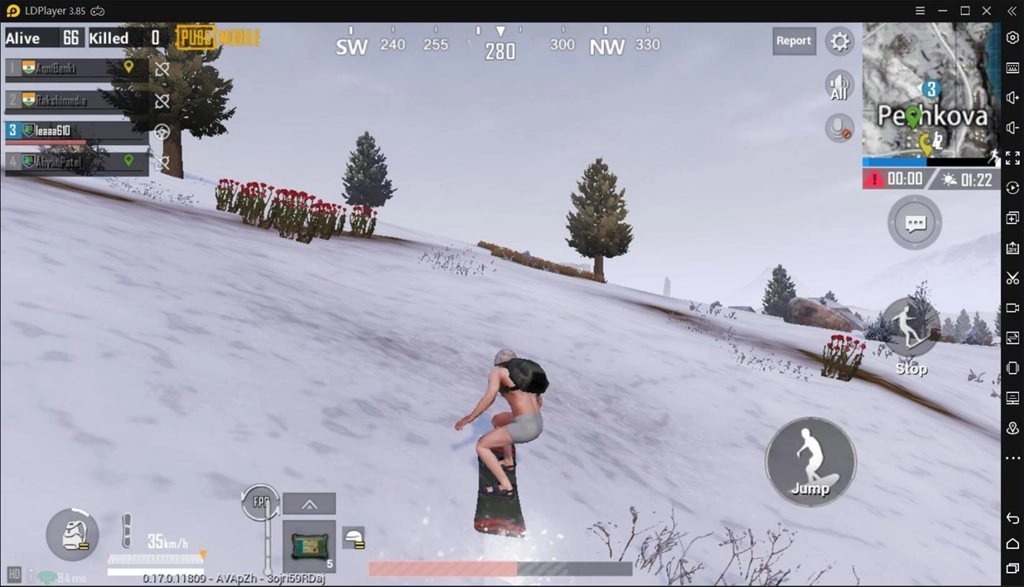Open the Pechkova minimap

929,92
